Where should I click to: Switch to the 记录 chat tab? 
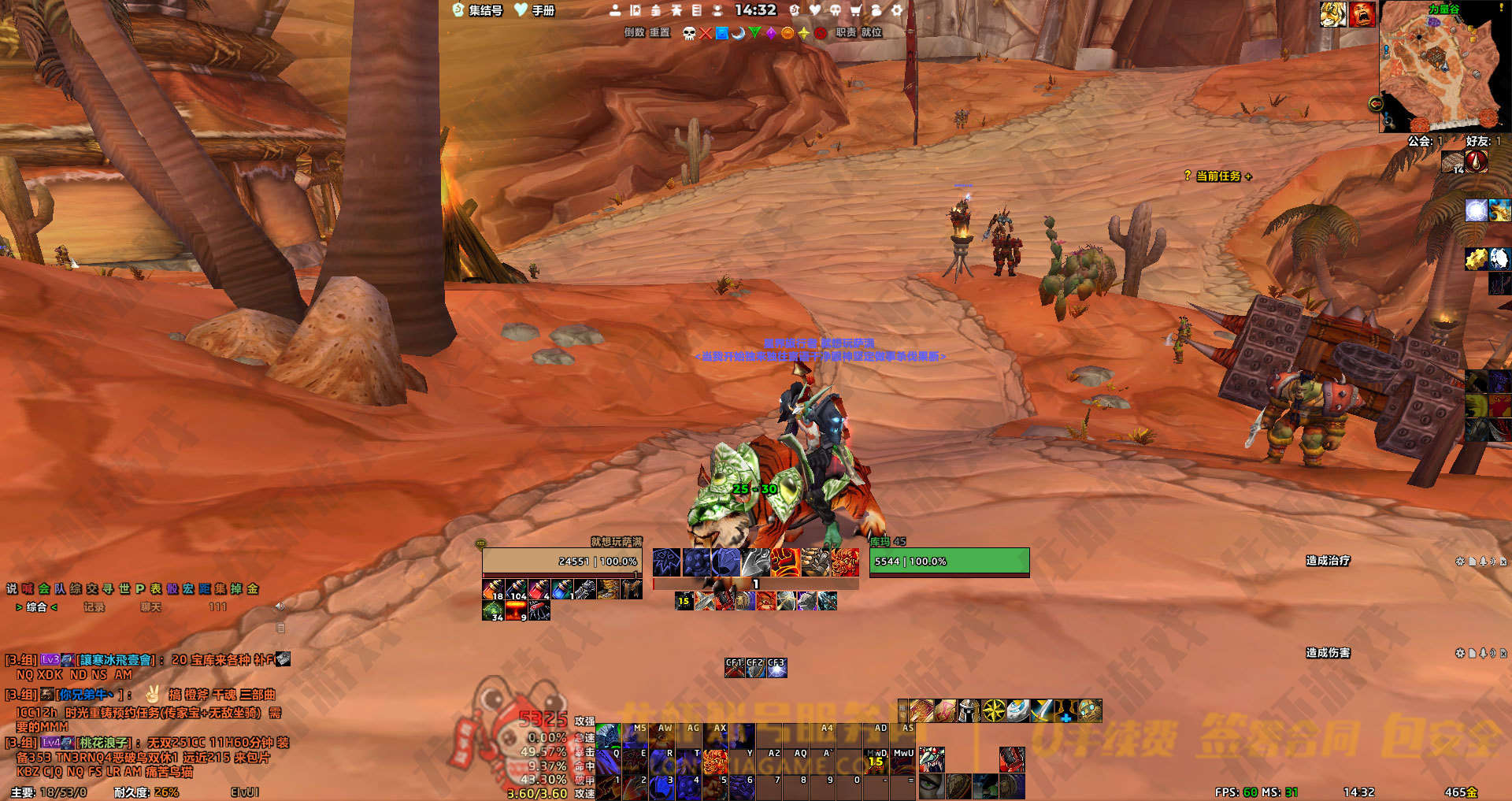click(94, 607)
